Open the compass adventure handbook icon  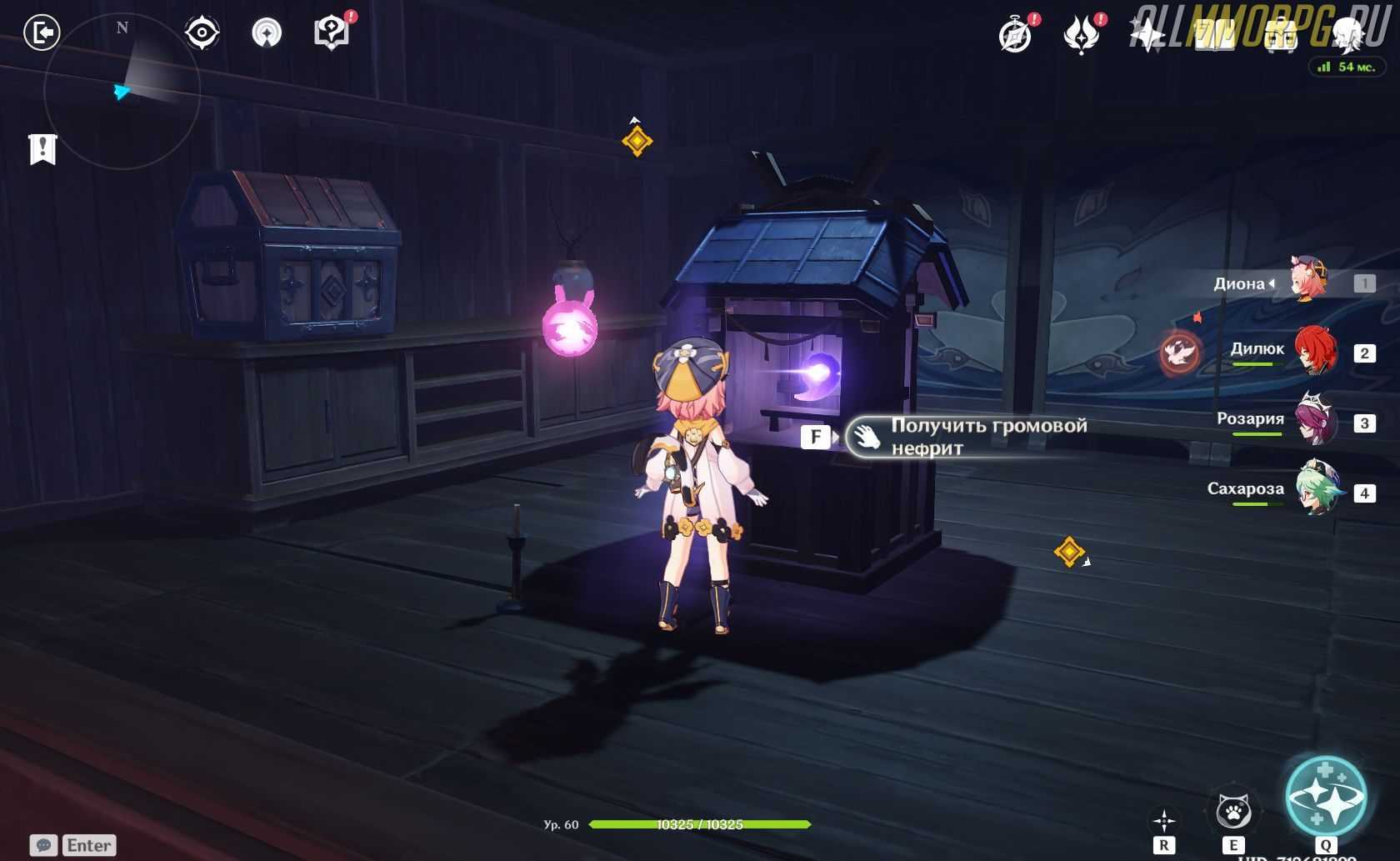(1015, 36)
